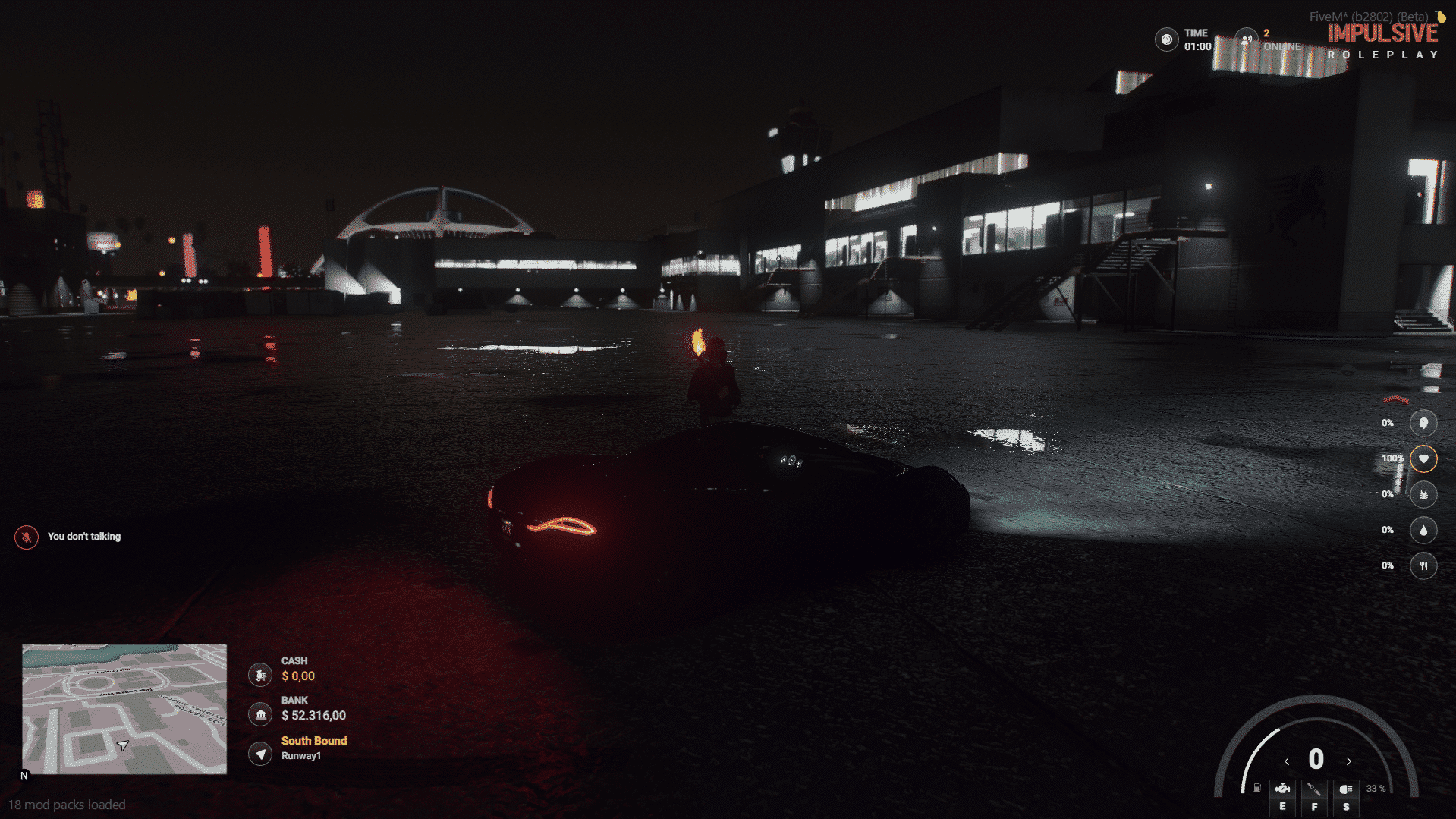Click the fuel pump icon on the speedometer
Image resolution: width=1456 pixels, height=819 pixels.
click(x=1257, y=788)
